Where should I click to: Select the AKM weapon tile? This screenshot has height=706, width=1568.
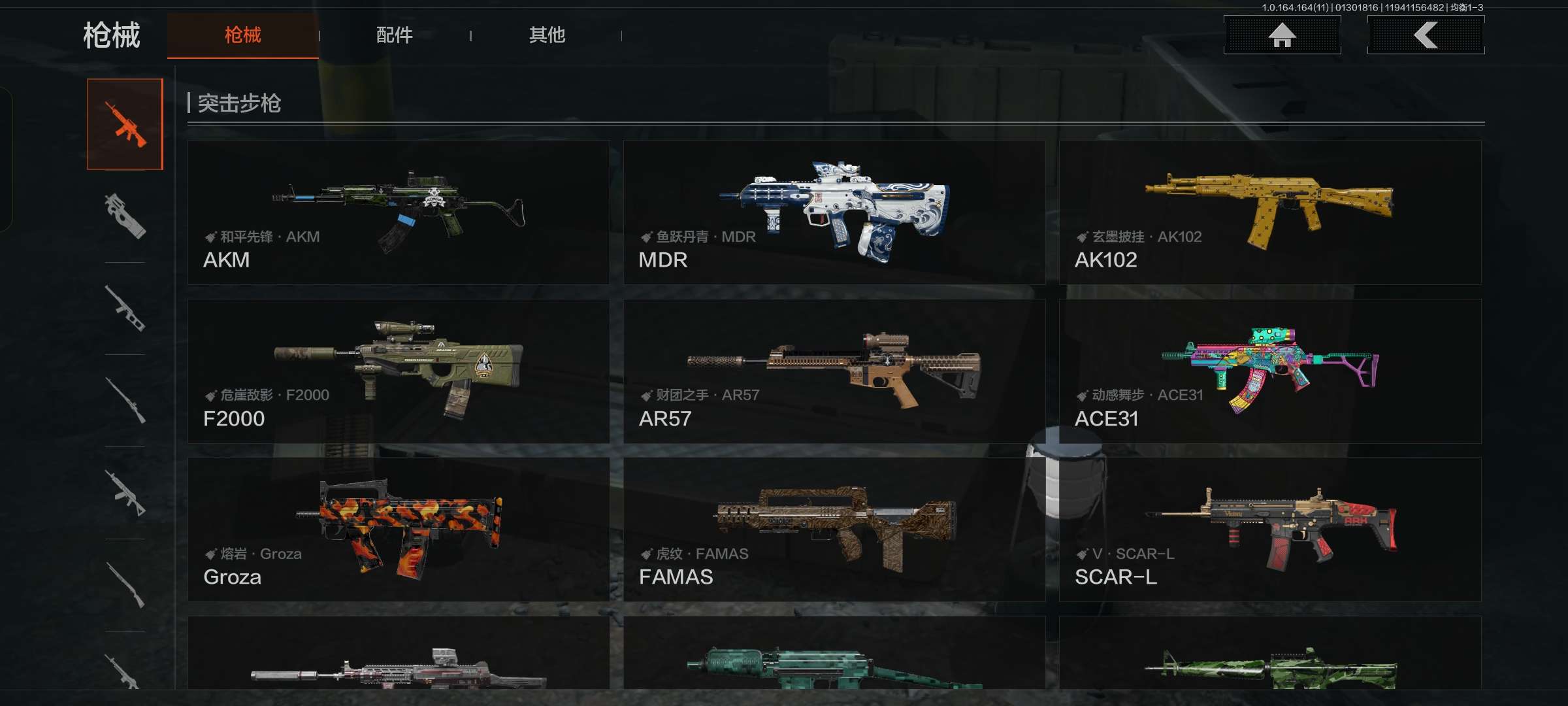(x=399, y=212)
